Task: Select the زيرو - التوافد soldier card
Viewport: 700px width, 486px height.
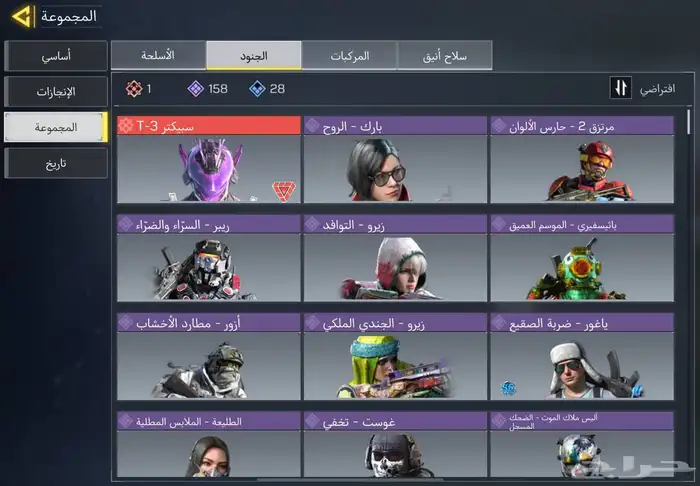Action: point(395,259)
